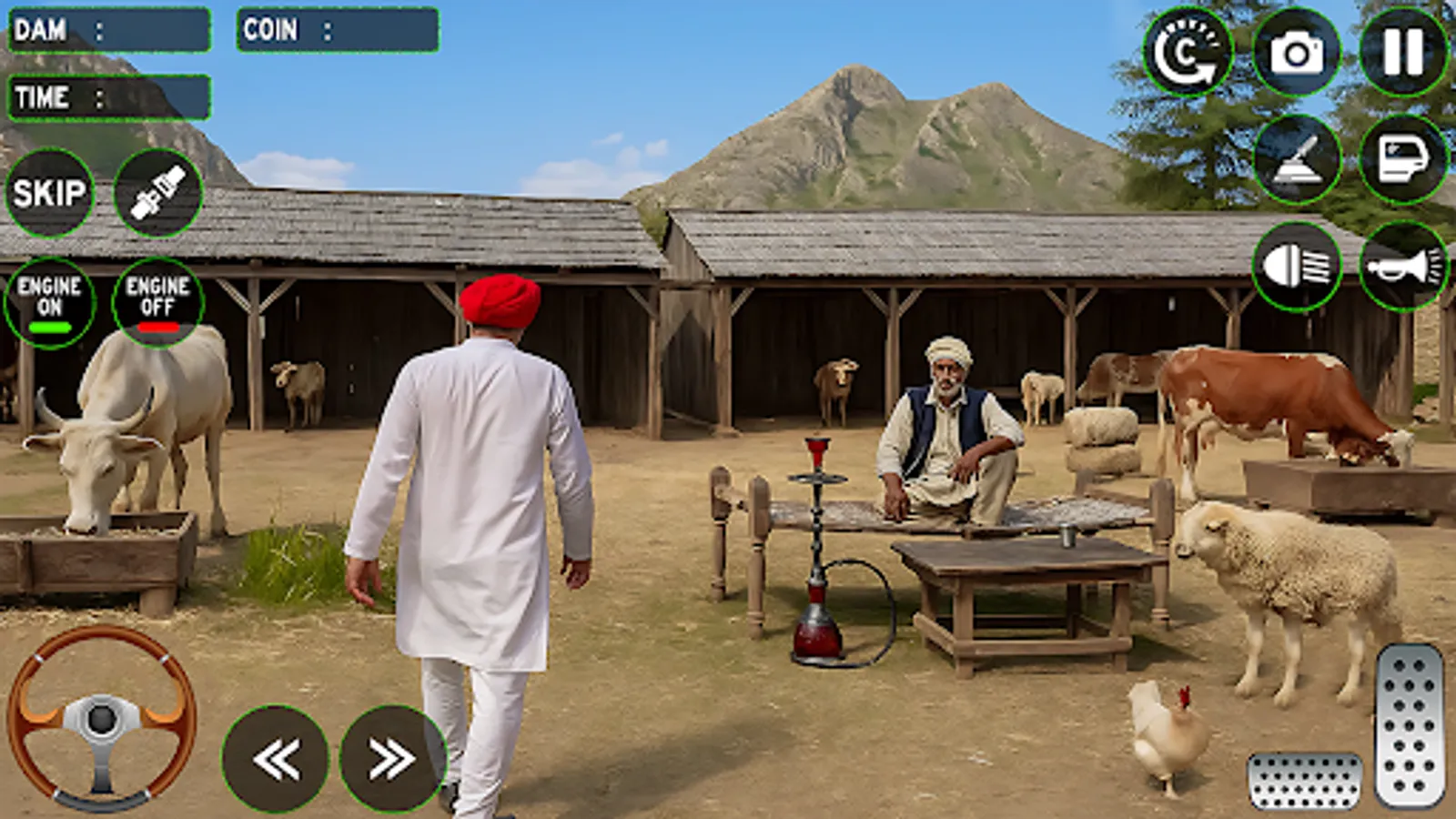This screenshot has width=1456, height=819.
Task: Fasten the seatbelt
Action: [x=157, y=193]
